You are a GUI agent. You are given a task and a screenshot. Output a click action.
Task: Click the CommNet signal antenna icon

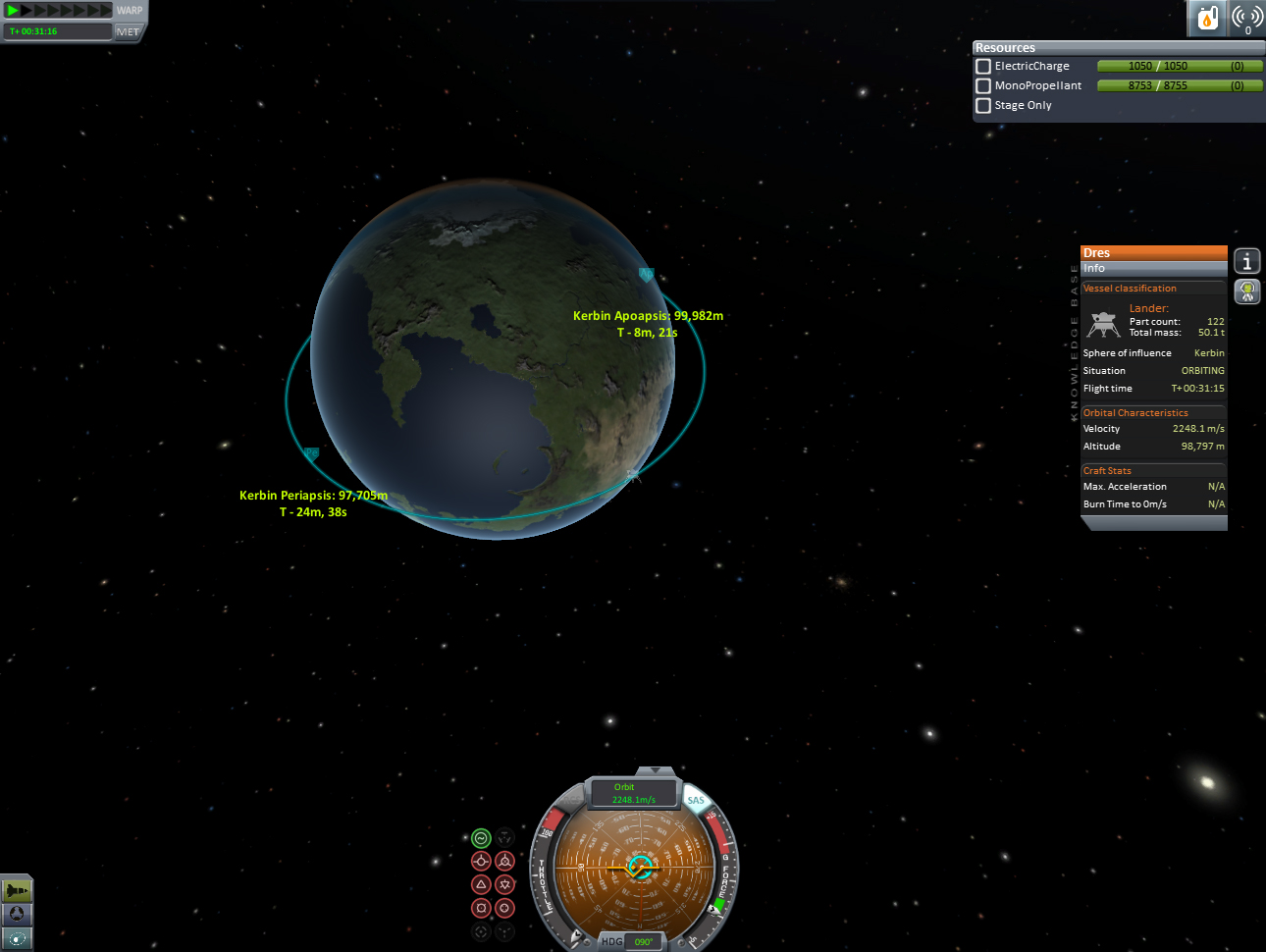(x=1246, y=18)
